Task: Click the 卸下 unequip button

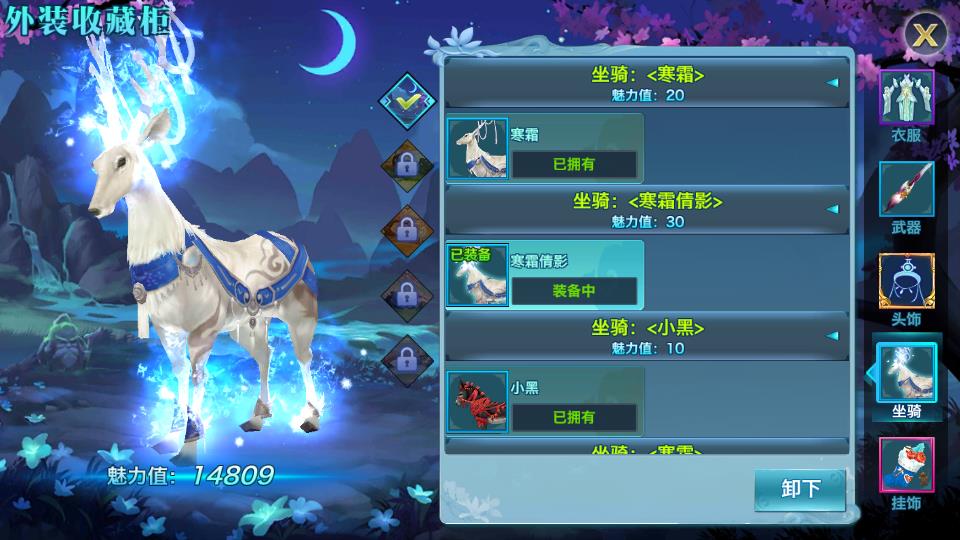Action: (x=800, y=488)
